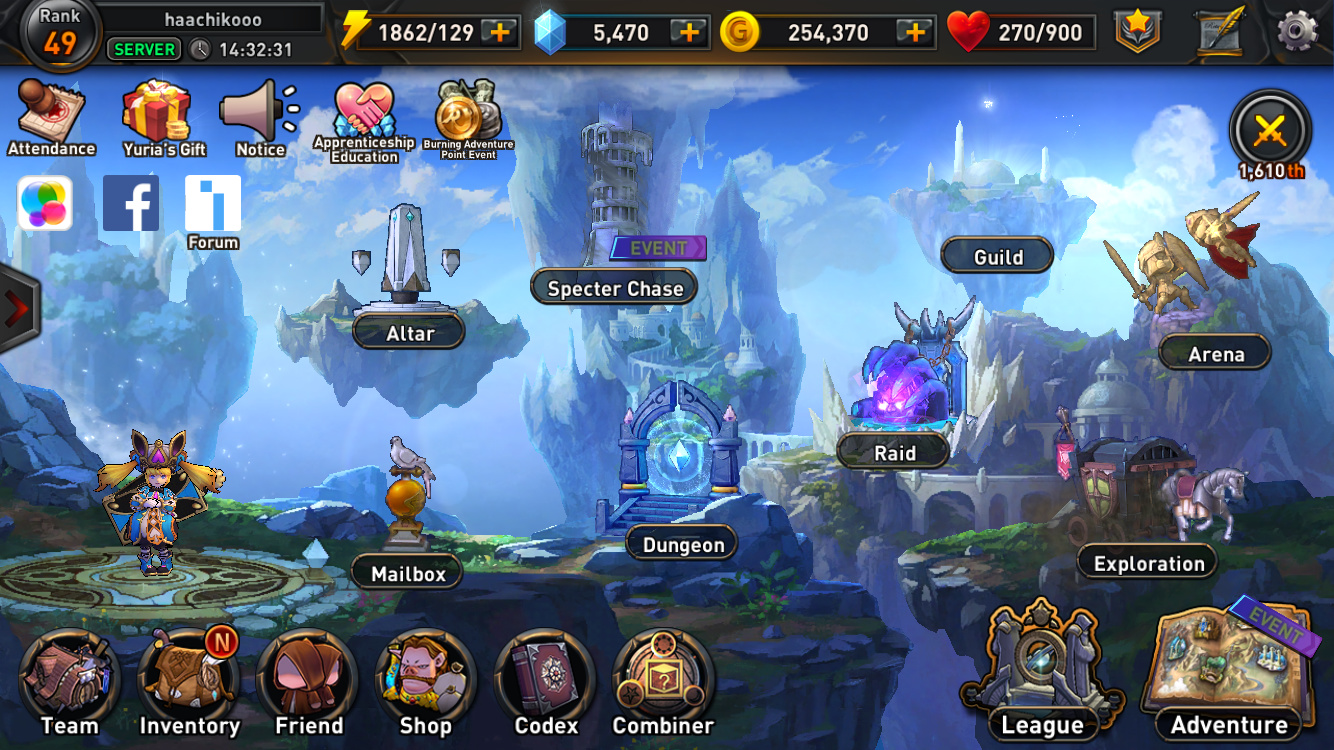Image resolution: width=1334 pixels, height=750 pixels.
Task: Check the Mailbox
Action: pos(407,573)
